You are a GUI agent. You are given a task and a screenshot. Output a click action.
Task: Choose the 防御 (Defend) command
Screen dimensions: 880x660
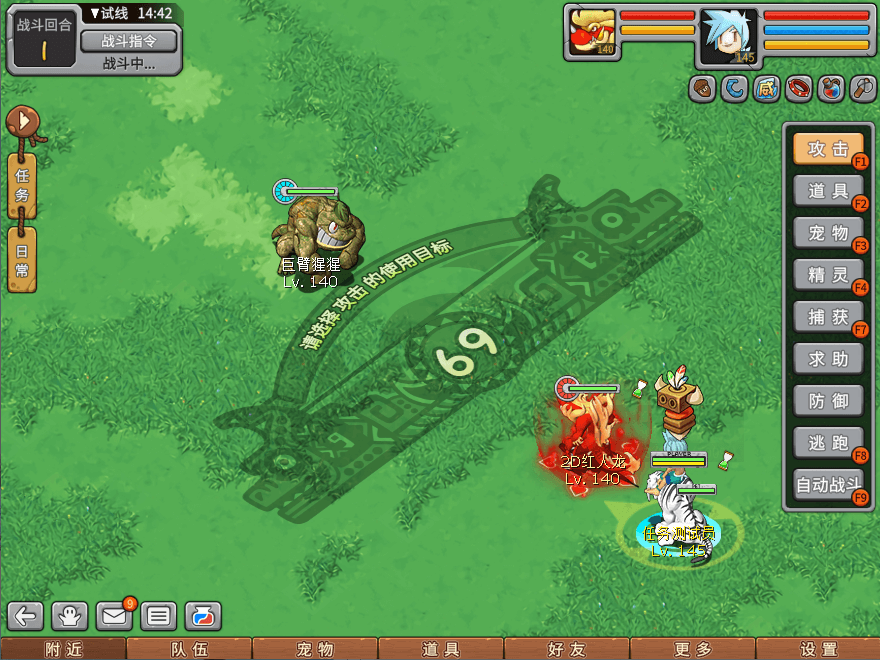pos(828,401)
